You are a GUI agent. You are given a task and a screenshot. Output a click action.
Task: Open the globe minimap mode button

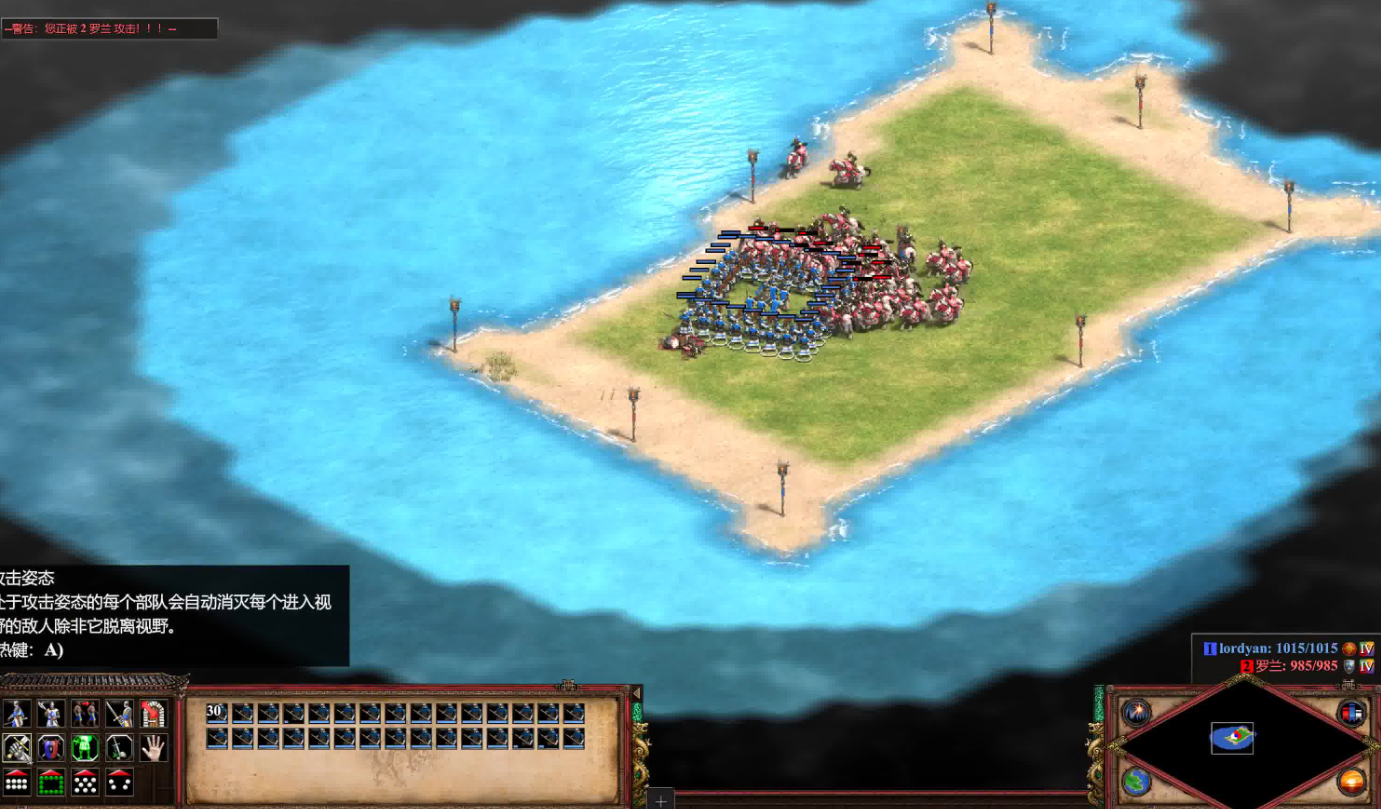tap(1135, 781)
